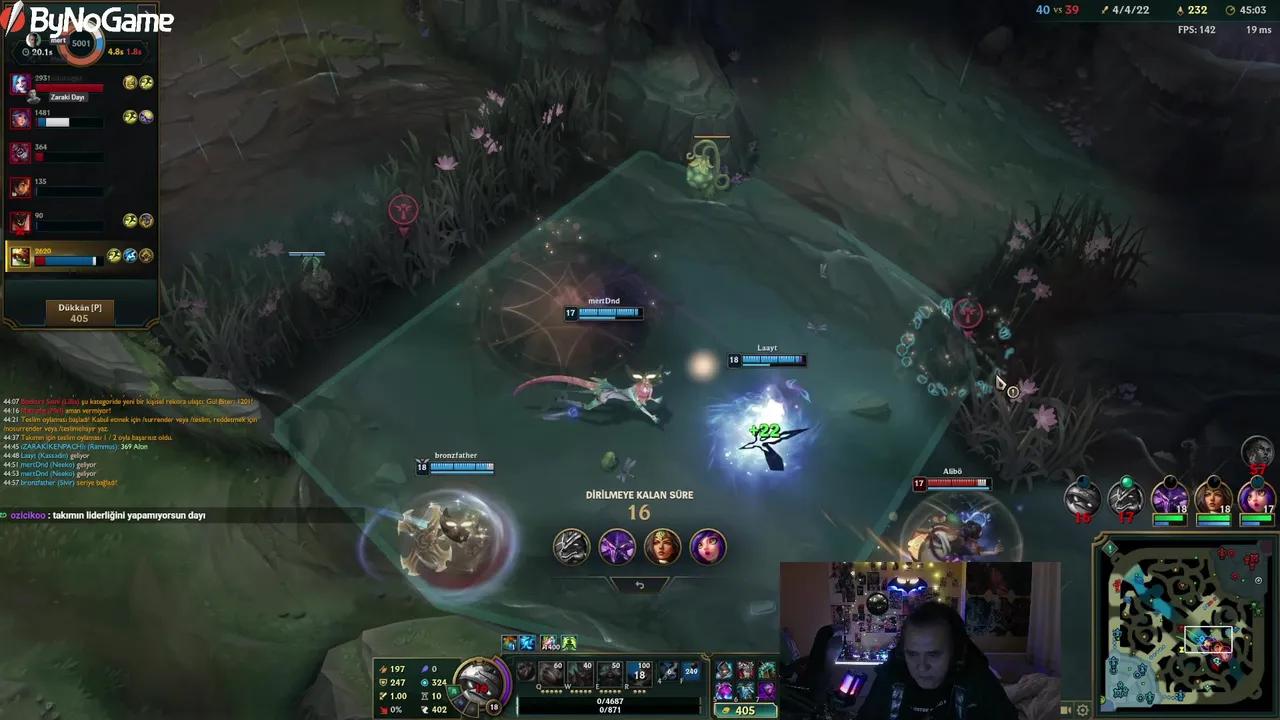Open the settings gear menu near the minimap
Image resolution: width=1280 pixels, height=720 pixels.
pyautogui.click(x=1083, y=710)
